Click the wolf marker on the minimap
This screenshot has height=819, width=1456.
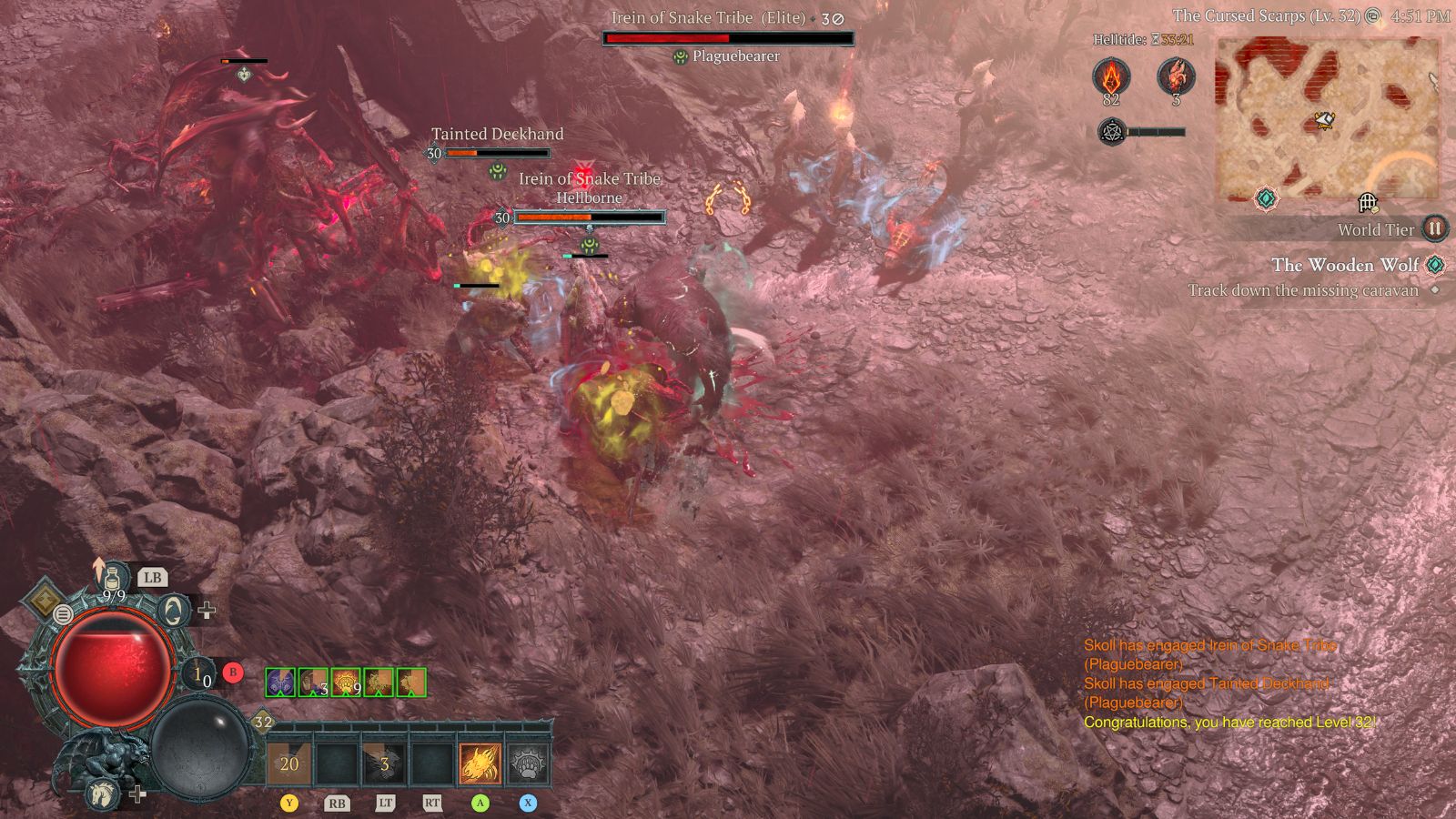pos(1325,120)
